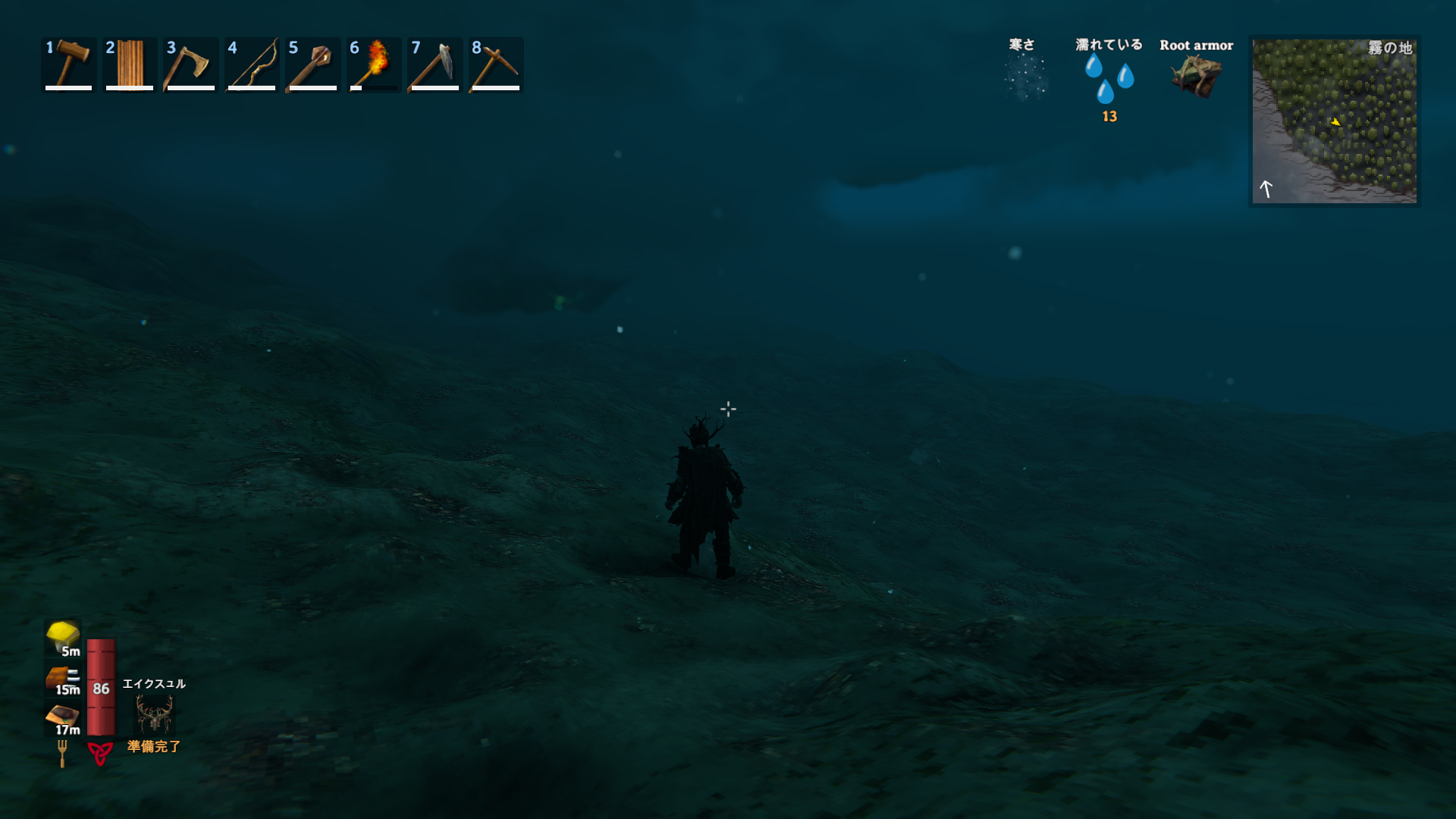The height and width of the screenshot is (819, 1456).
Task: Click the cold status effect icon
Action: click(1025, 77)
